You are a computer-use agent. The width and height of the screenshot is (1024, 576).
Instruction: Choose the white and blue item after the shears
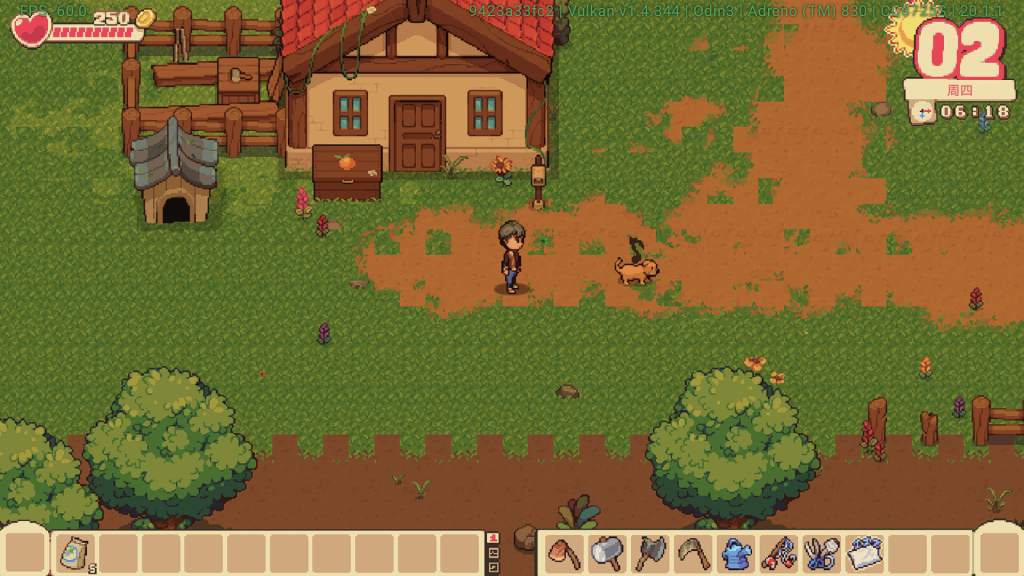pyautogui.click(x=863, y=553)
